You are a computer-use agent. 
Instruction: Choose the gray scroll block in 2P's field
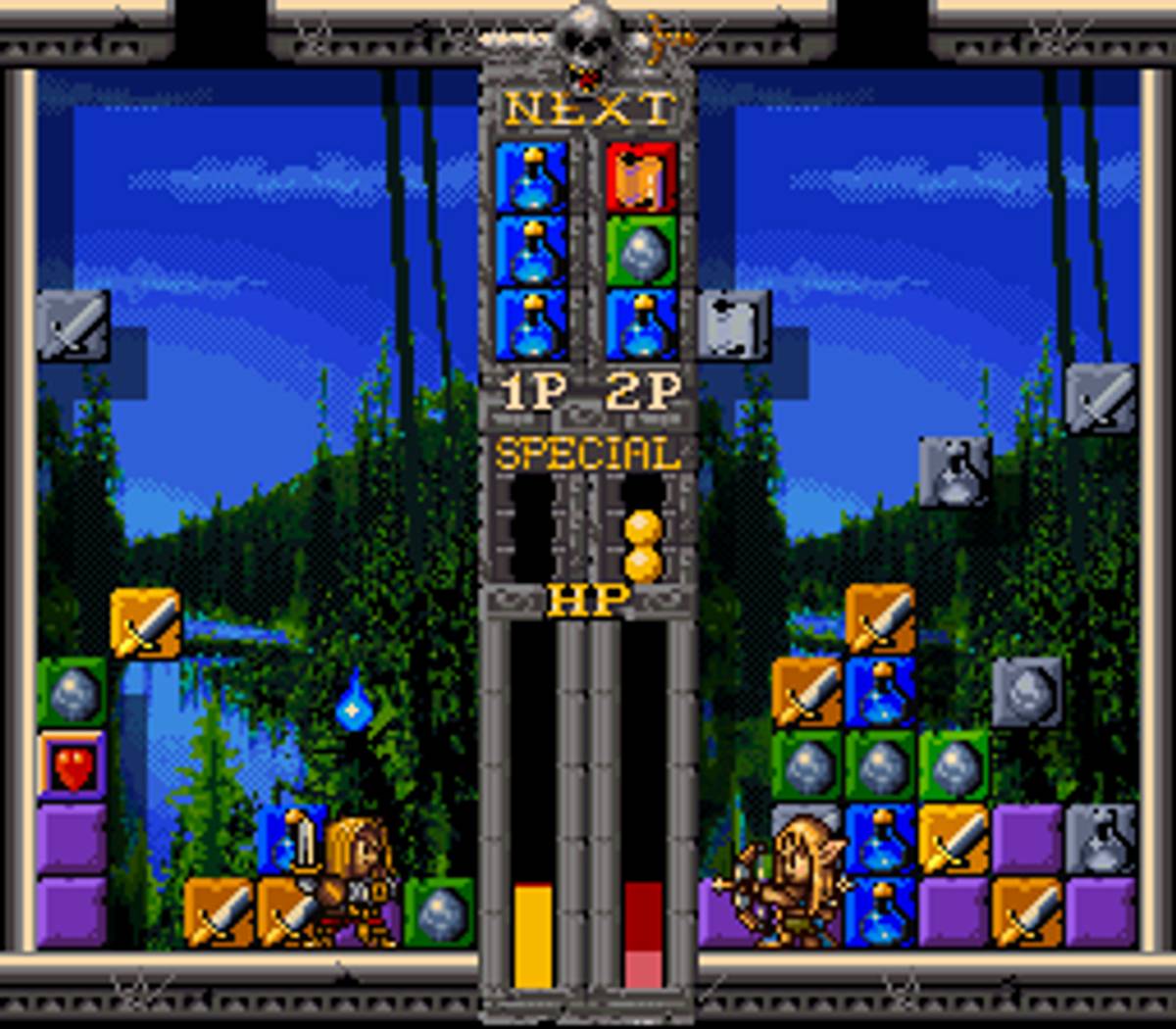(735, 324)
